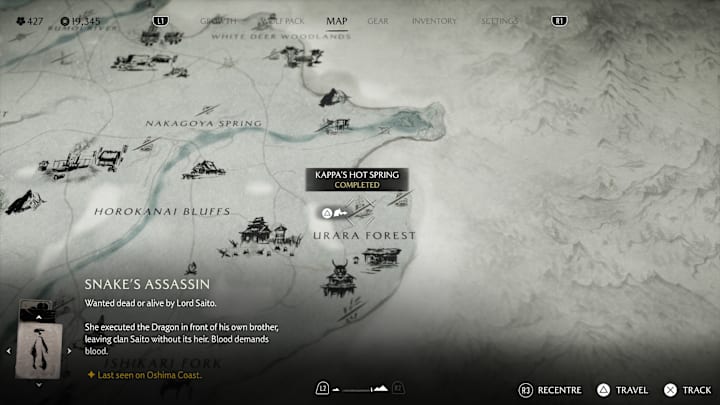Click the down arrow below the wanted card
The width and height of the screenshot is (720, 405).
38,383
